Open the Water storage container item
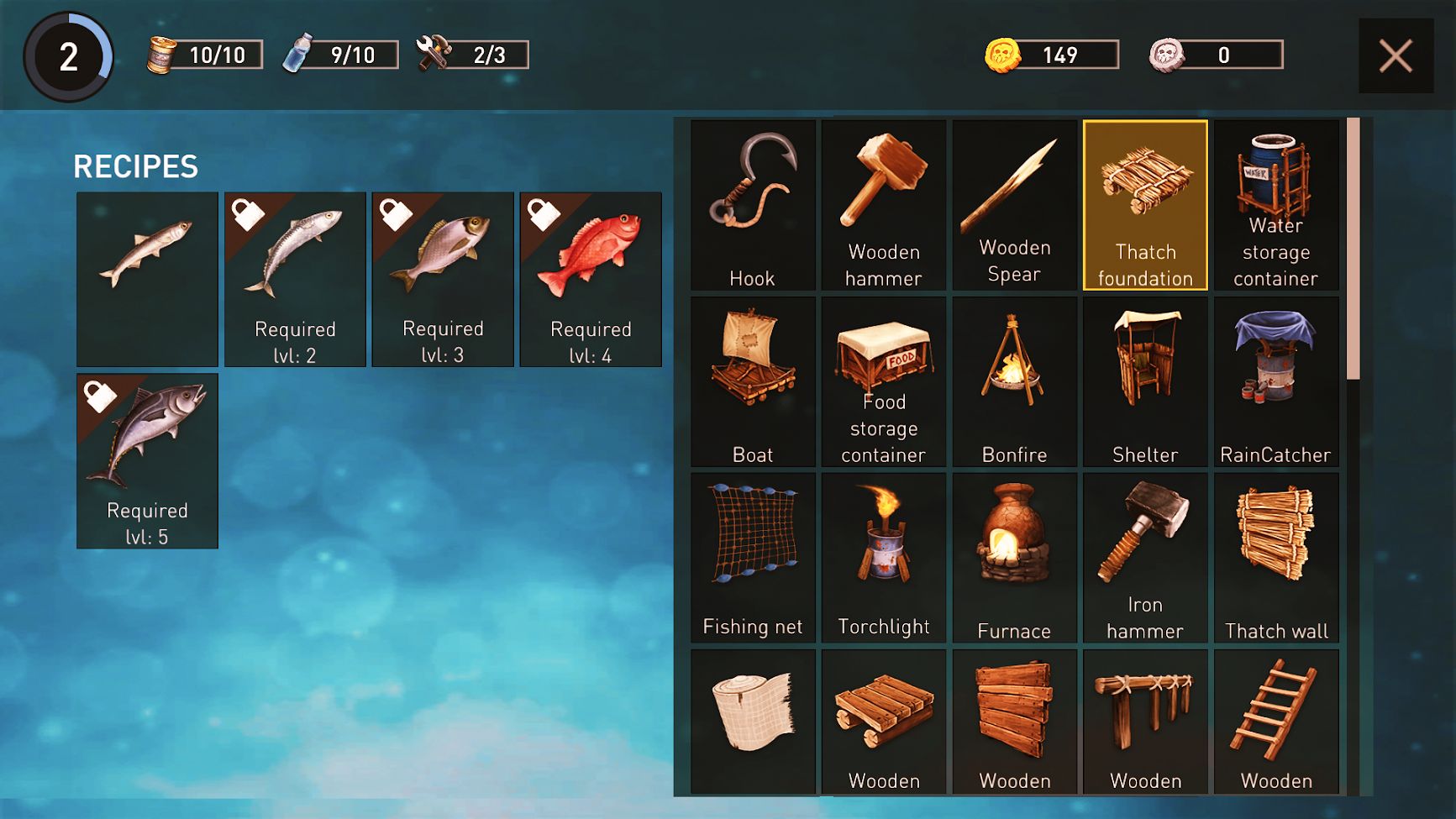Image resolution: width=1456 pixels, height=819 pixels. [x=1275, y=206]
